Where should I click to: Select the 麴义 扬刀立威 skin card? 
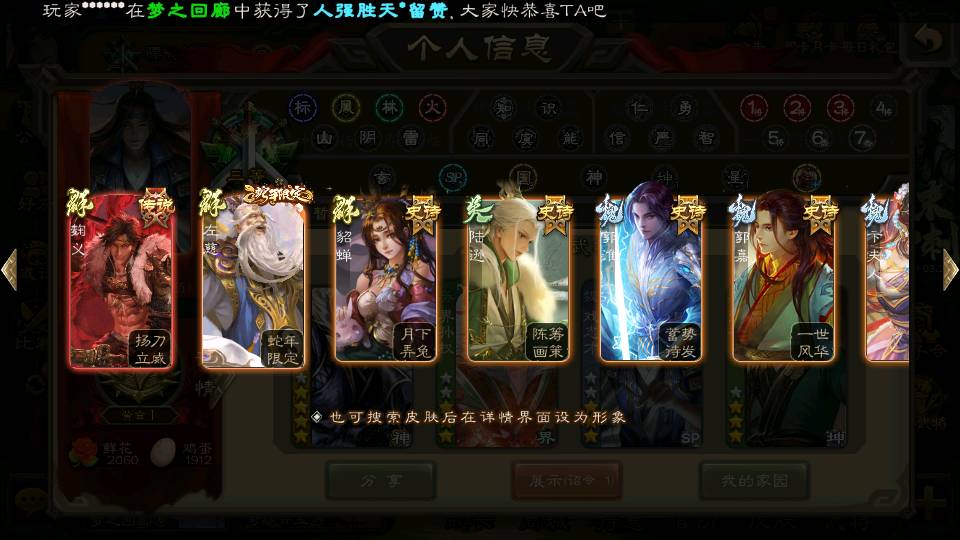tap(122, 282)
